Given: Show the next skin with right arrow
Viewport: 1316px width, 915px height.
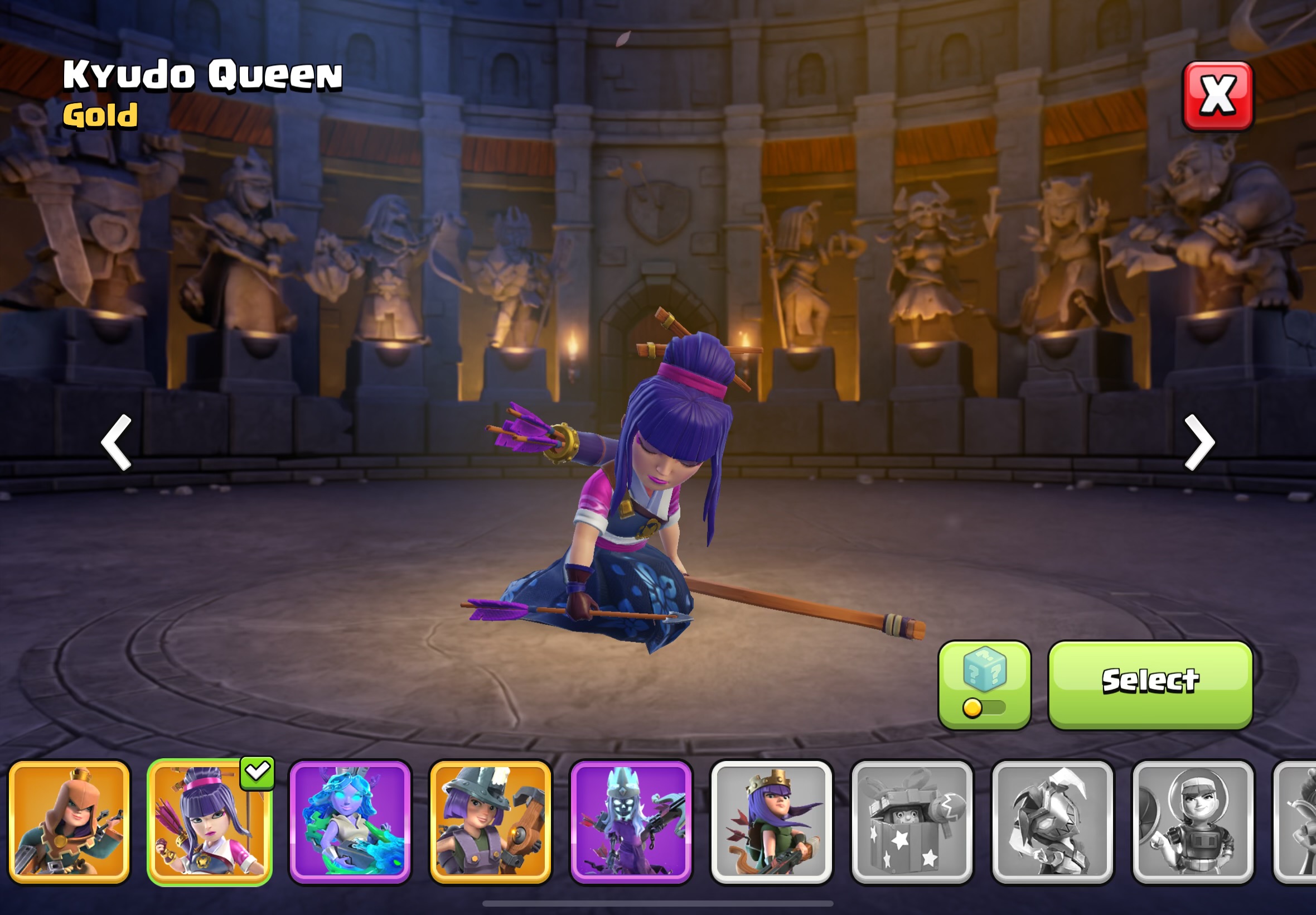Looking at the screenshot, I should coord(1198,442).
